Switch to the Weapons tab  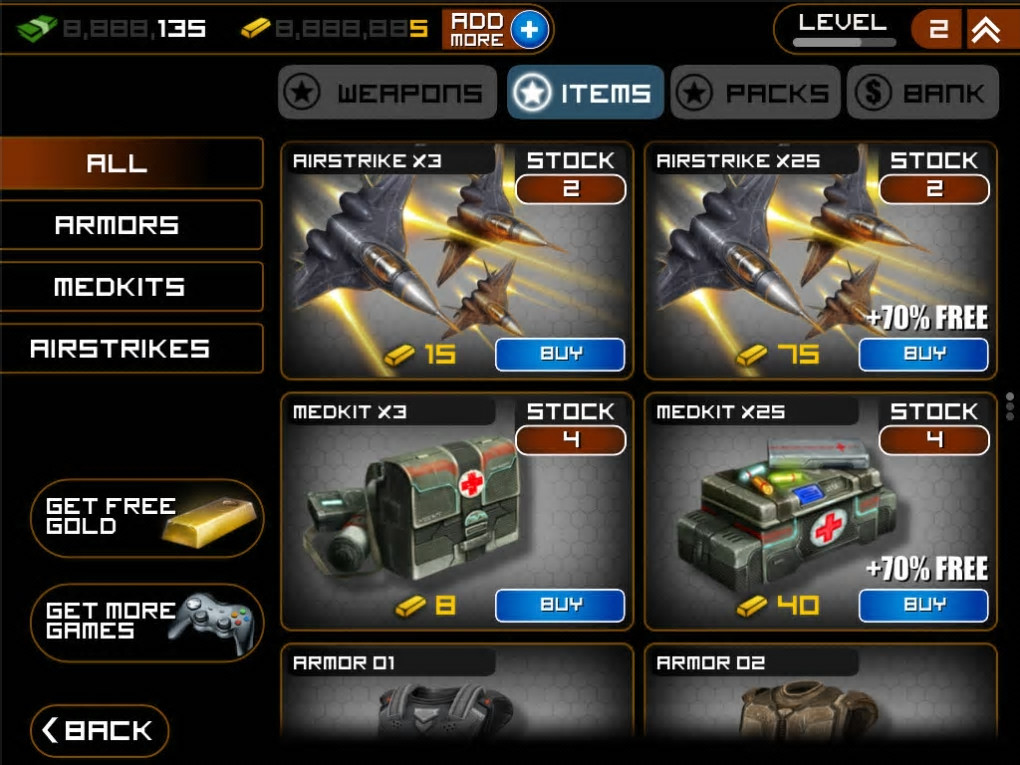click(x=387, y=93)
